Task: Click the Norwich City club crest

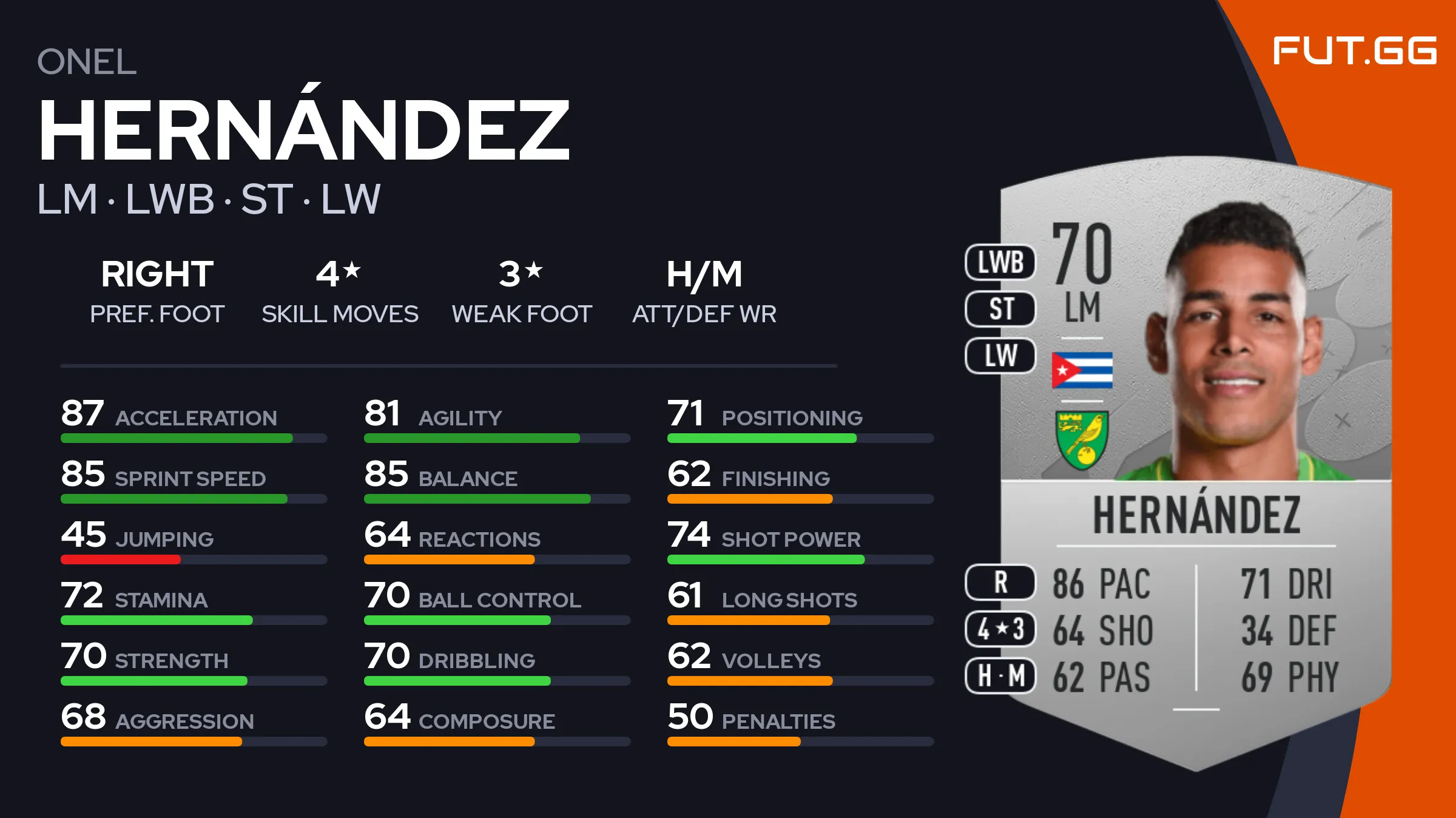Action: (1082, 440)
